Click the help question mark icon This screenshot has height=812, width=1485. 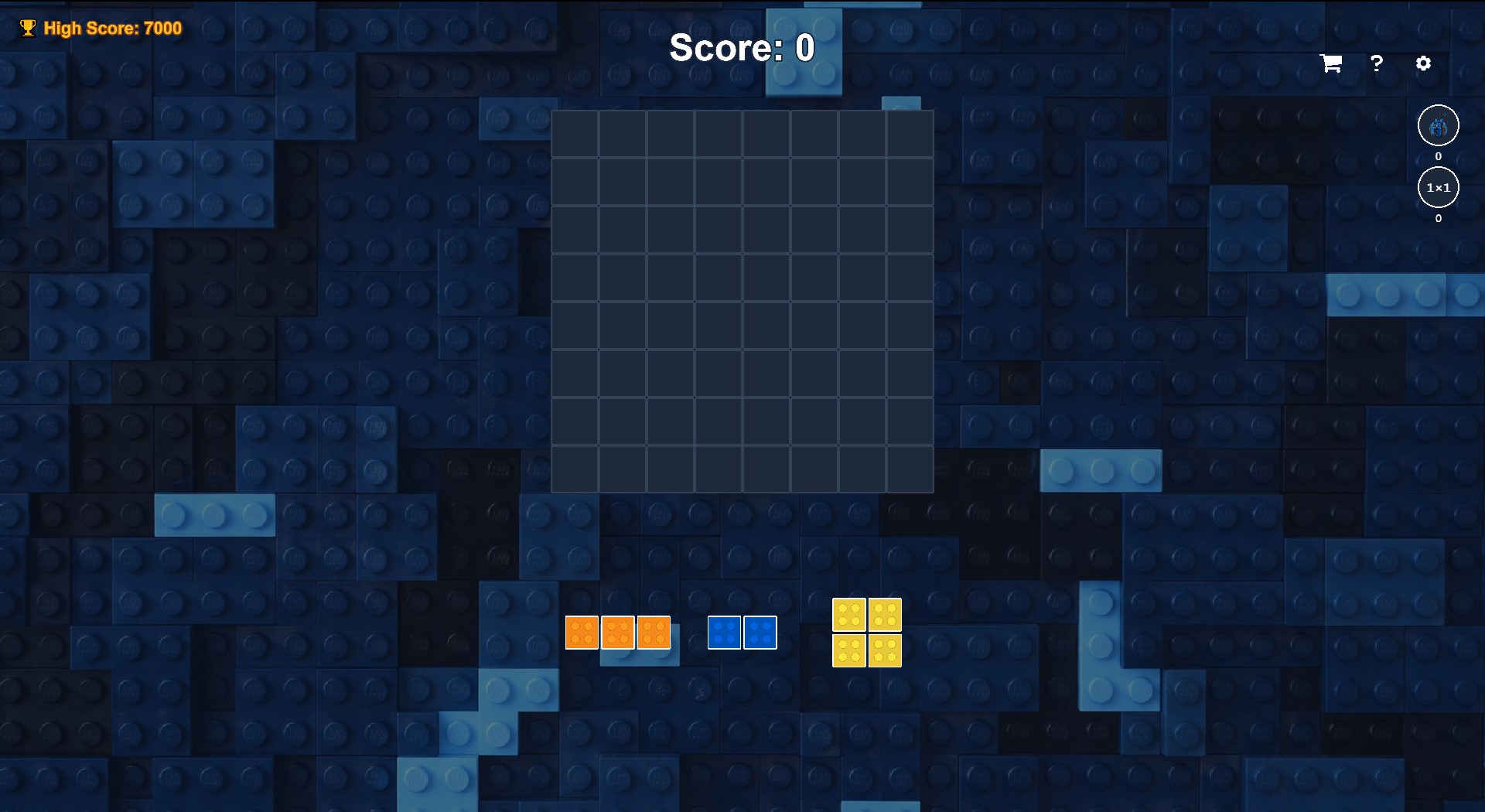1377,63
